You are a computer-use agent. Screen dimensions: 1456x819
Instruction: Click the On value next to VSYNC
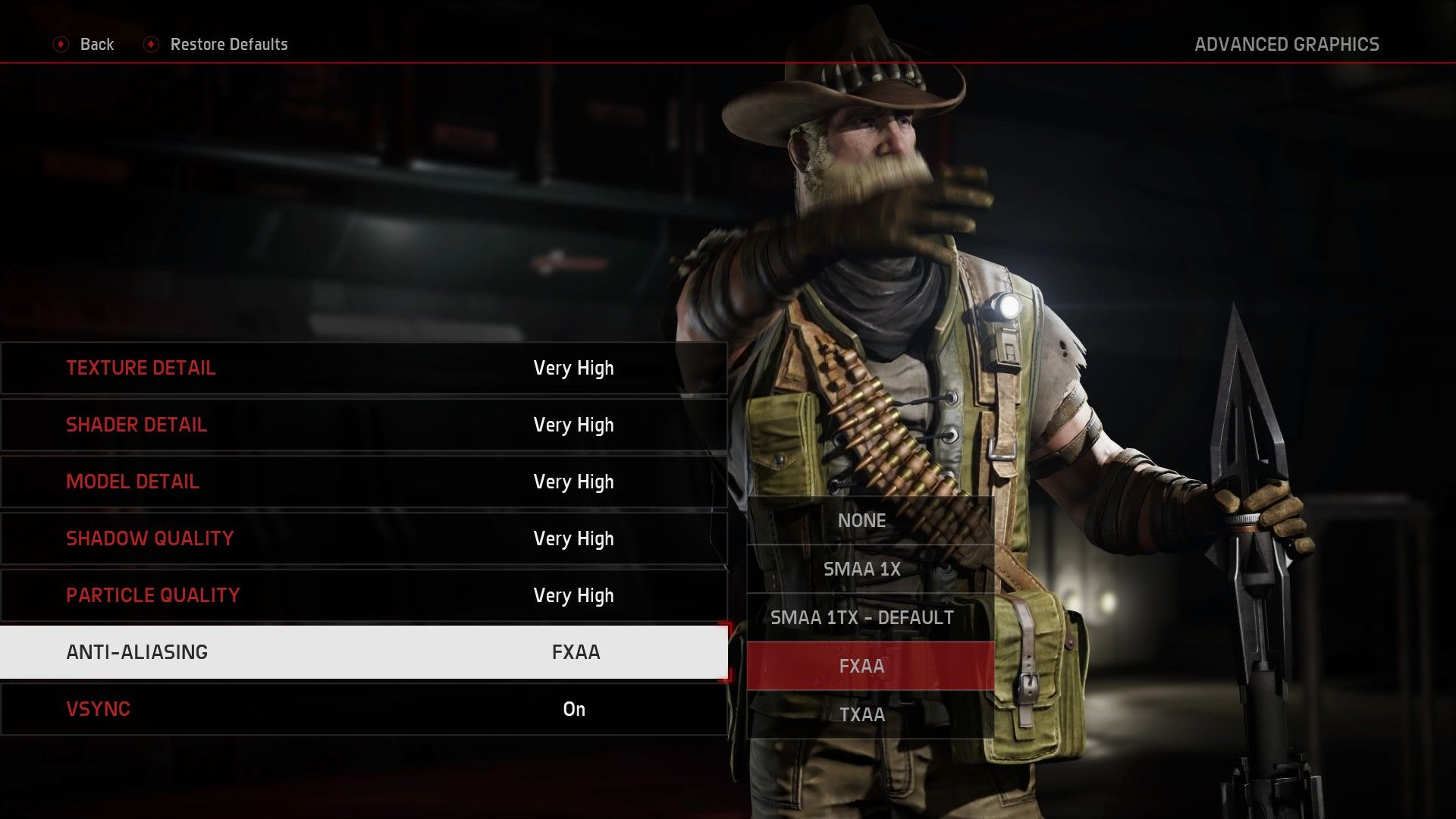click(x=574, y=708)
